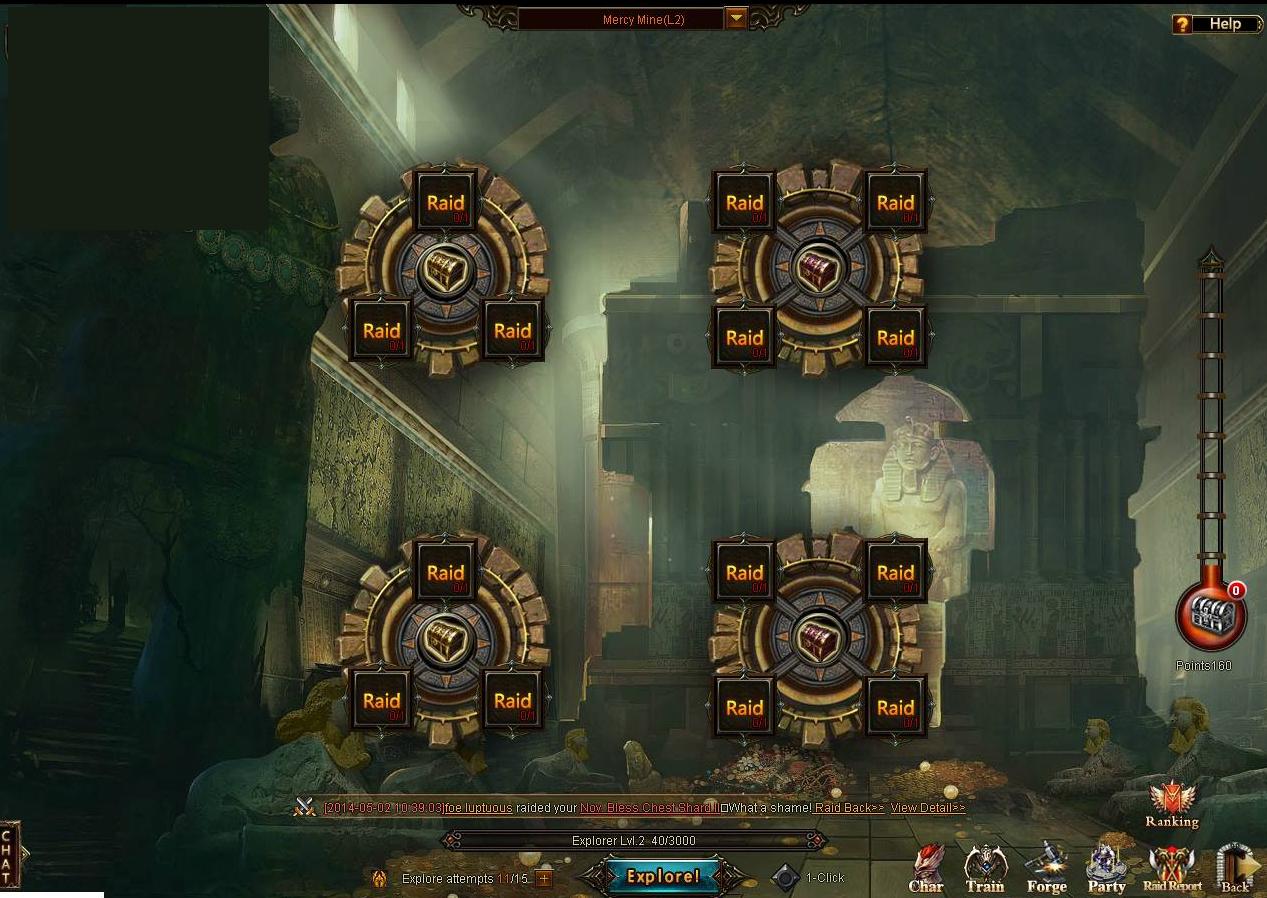Open the Char menu
Viewport: 1267px width, 898px height.
click(926, 868)
